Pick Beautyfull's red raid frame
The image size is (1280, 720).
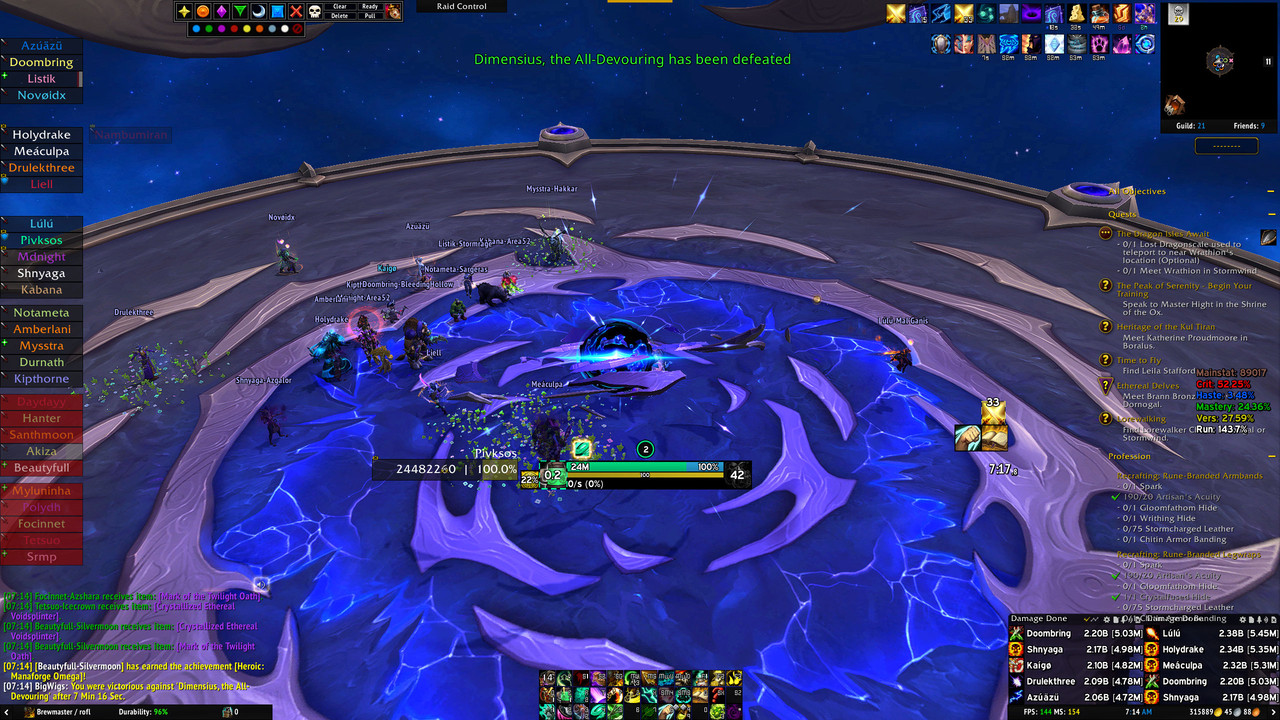pyautogui.click(x=41, y=468)
